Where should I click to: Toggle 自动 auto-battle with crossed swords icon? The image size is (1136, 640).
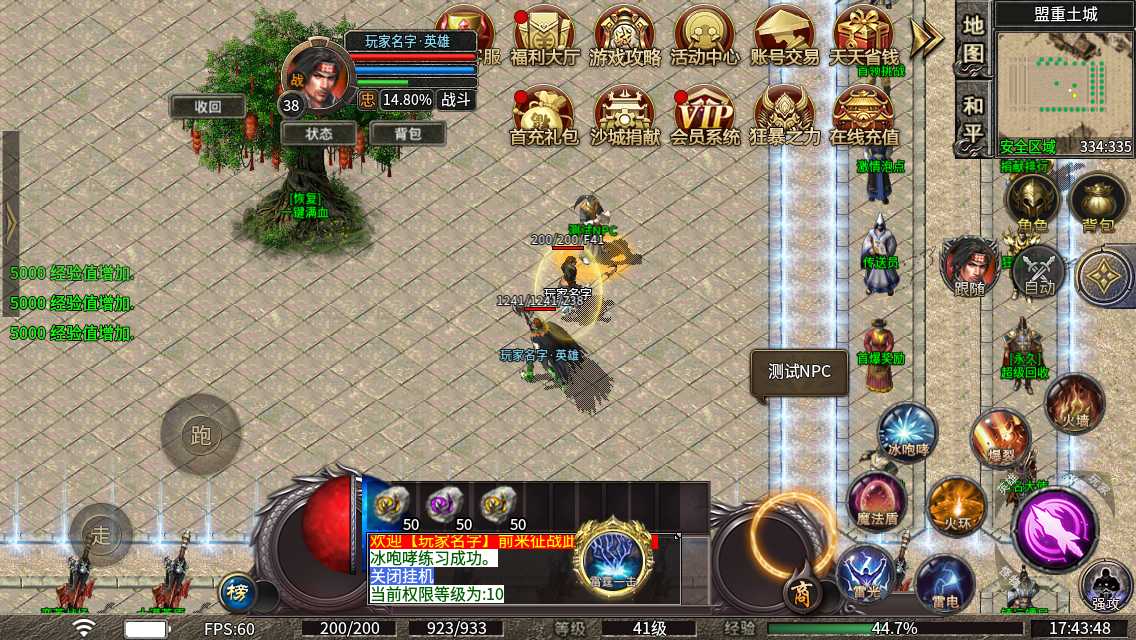pos(1039,270)
